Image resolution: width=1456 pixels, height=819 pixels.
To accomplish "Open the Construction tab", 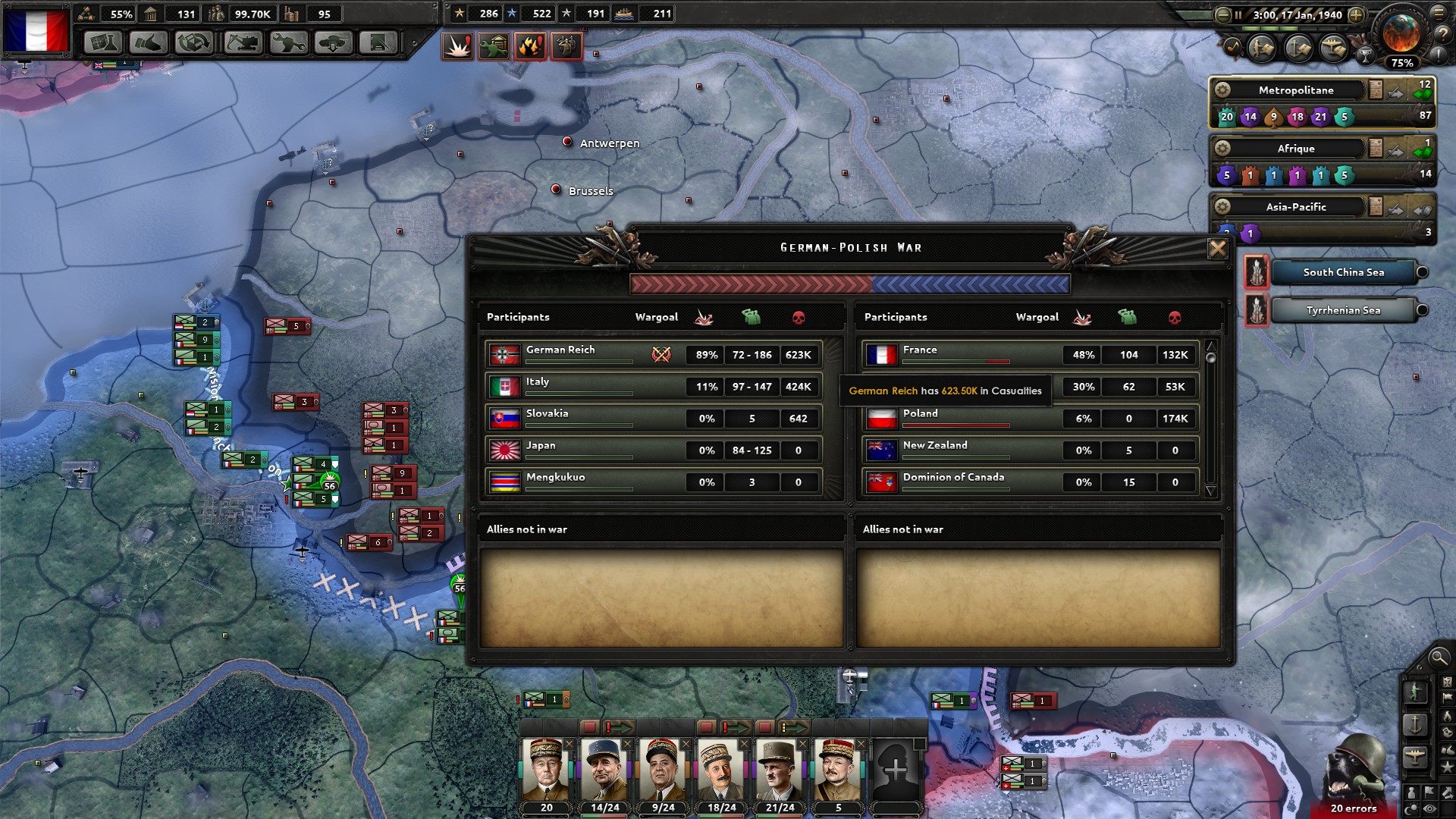I will click(x=244, y=42).
